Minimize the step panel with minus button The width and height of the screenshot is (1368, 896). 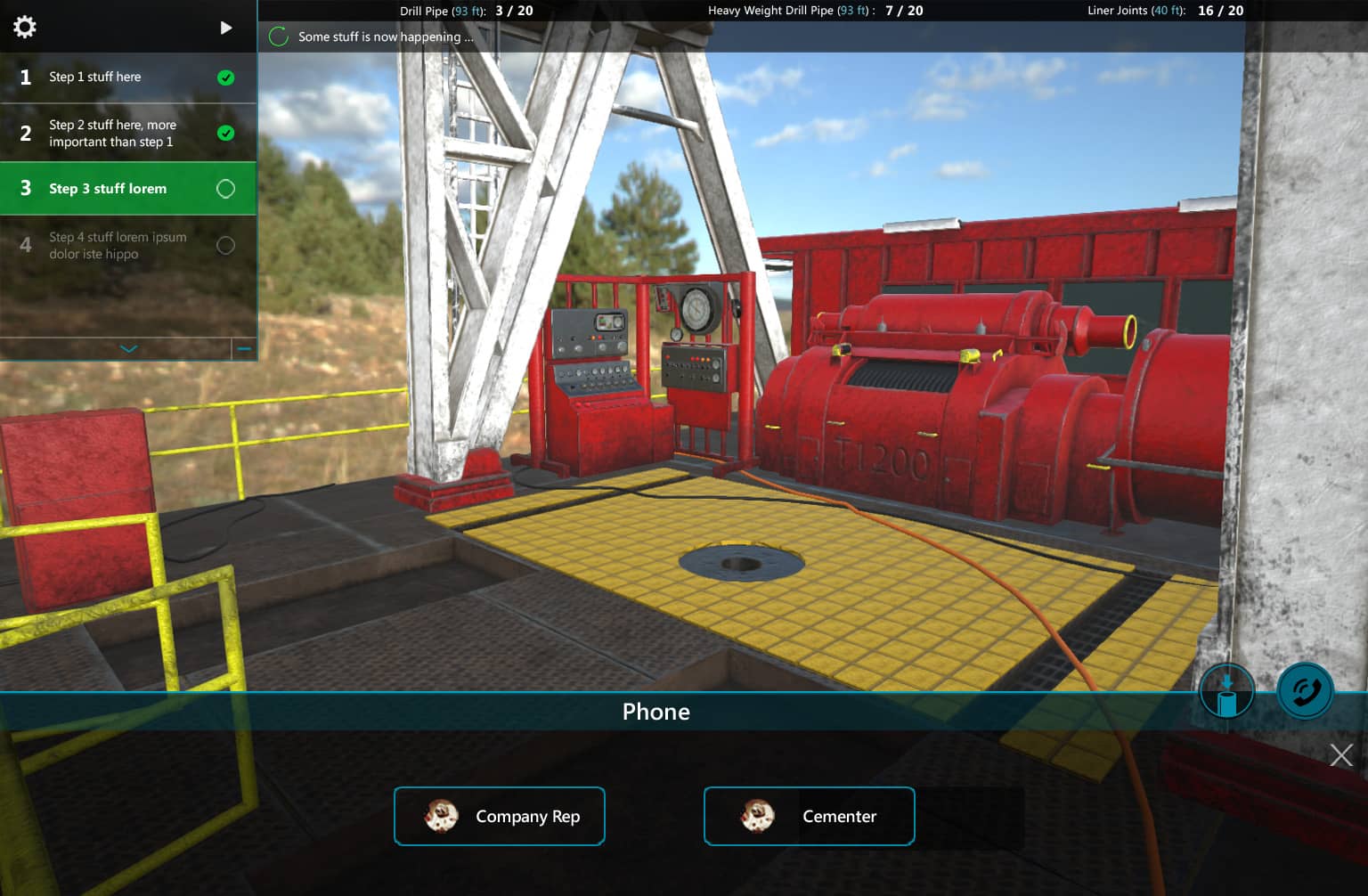(x=244, y=349)
